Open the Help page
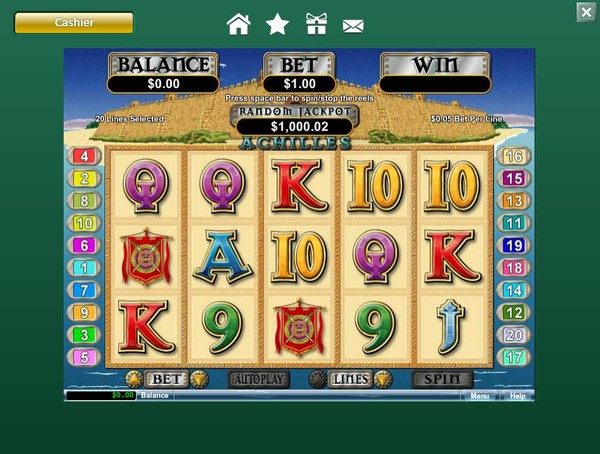This screenshot has height=454, width=600. (x=517, y=396)
